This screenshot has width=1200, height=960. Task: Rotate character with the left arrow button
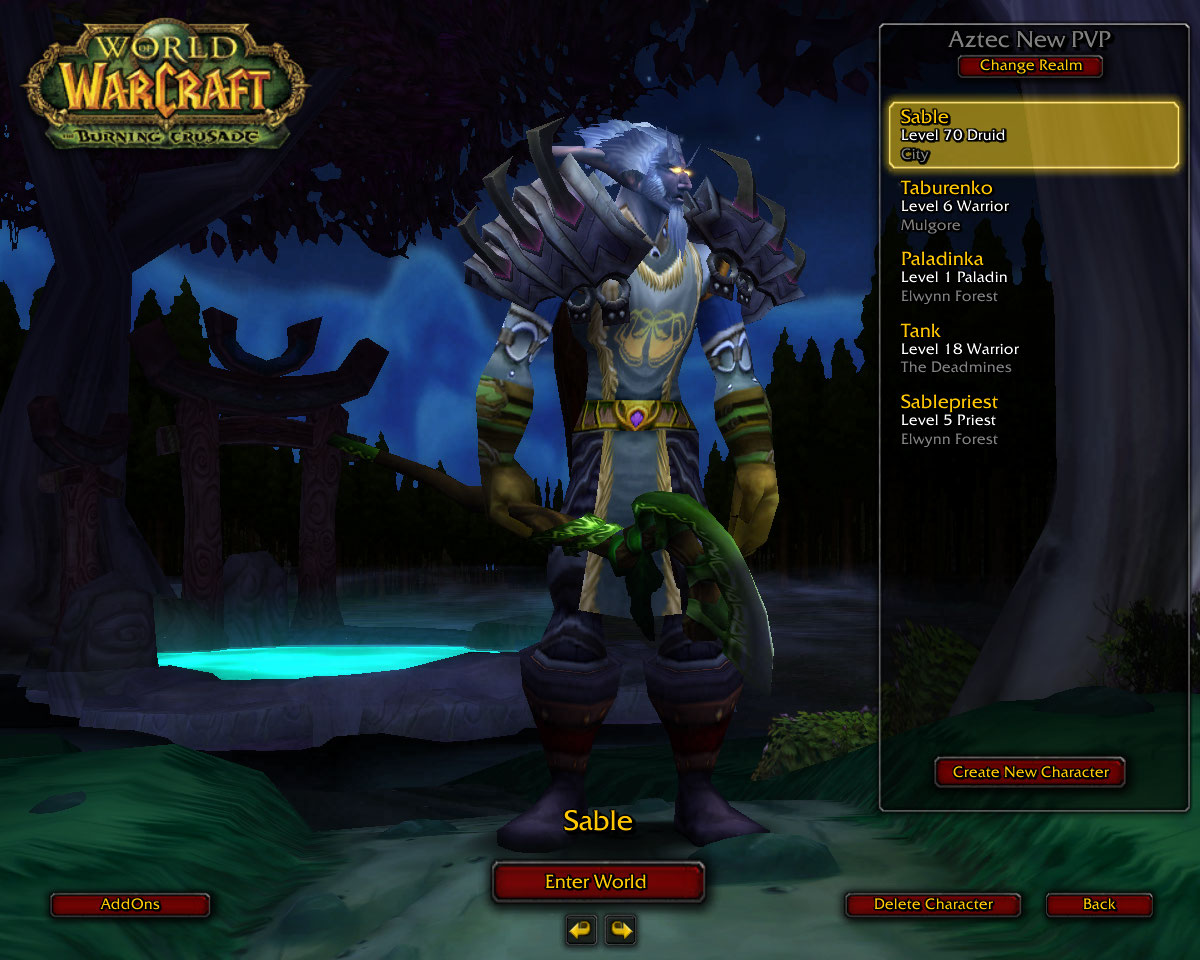pyautogui.click(x=581, y=931)
